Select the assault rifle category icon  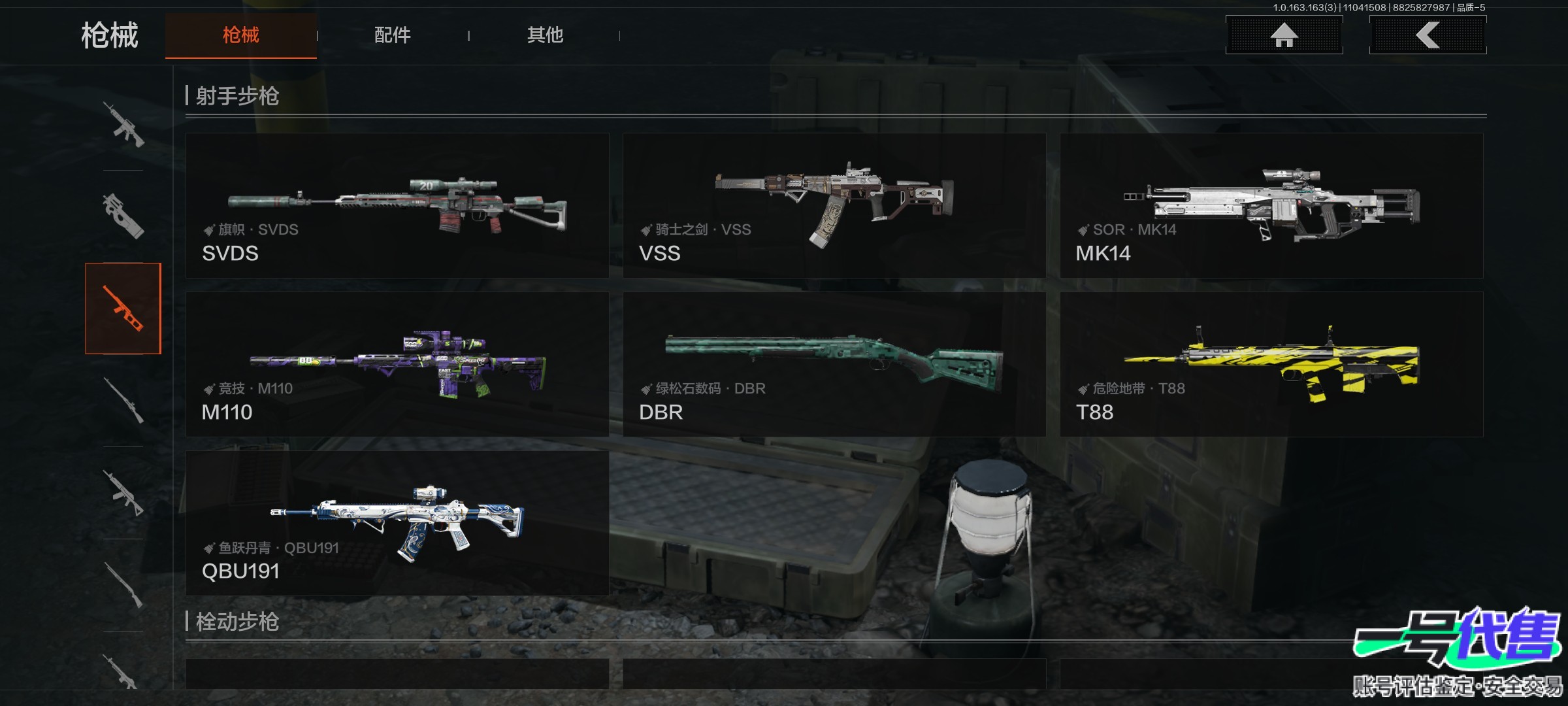click(x=123, y=124)
